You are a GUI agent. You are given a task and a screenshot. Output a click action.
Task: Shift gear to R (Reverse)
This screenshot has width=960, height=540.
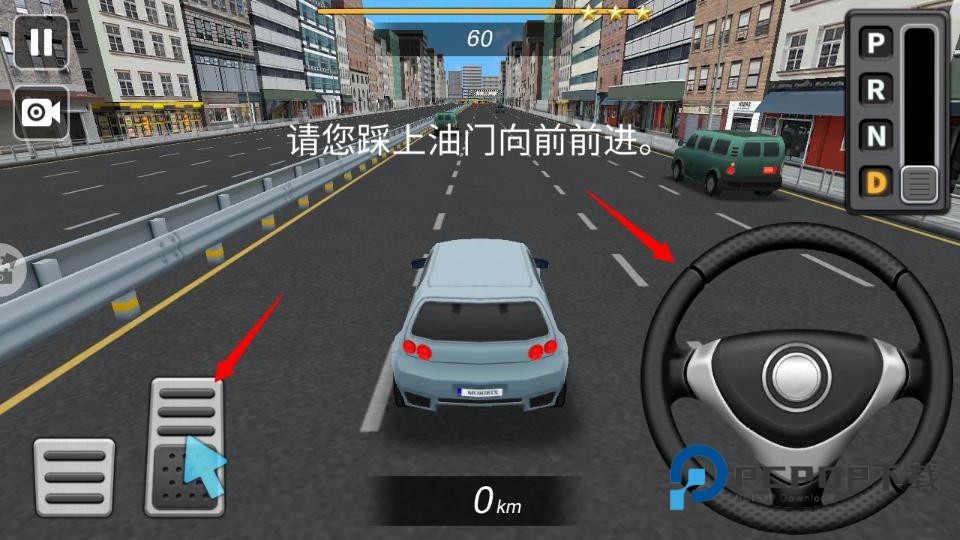coord(876,90)
